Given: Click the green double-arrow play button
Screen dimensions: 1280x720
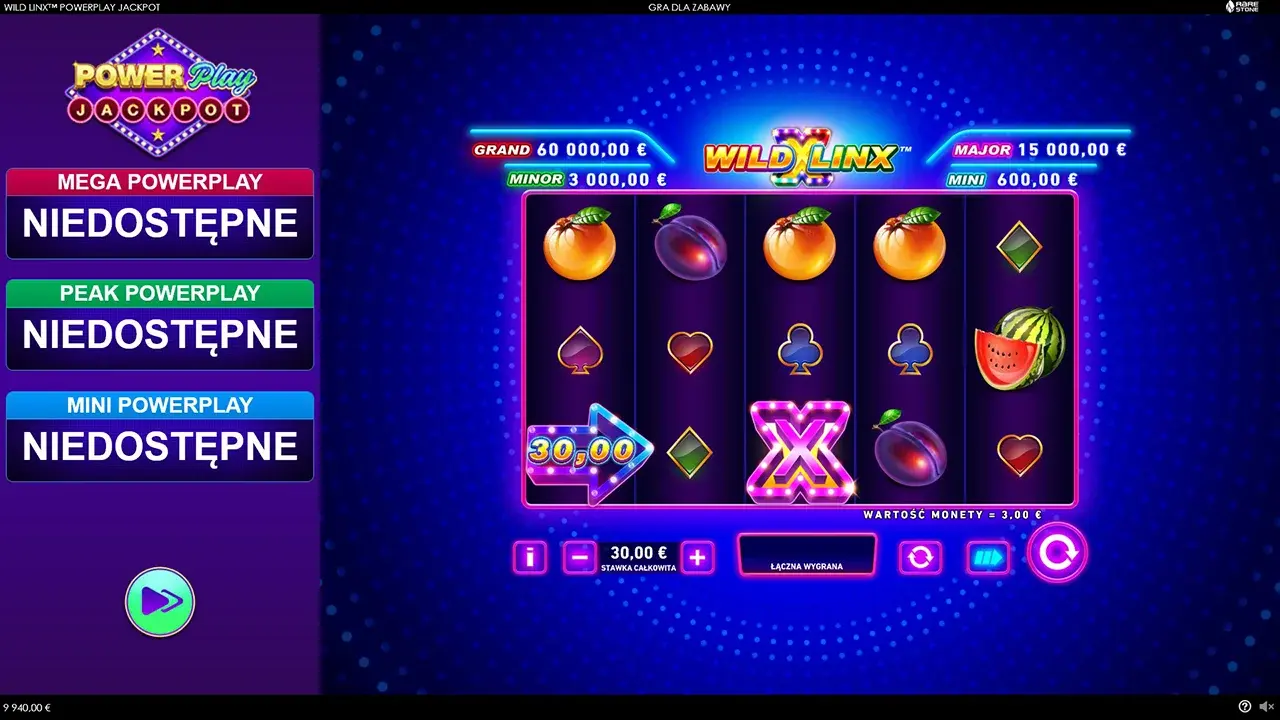Looking at the screenshot, I should tap(160, 600).
